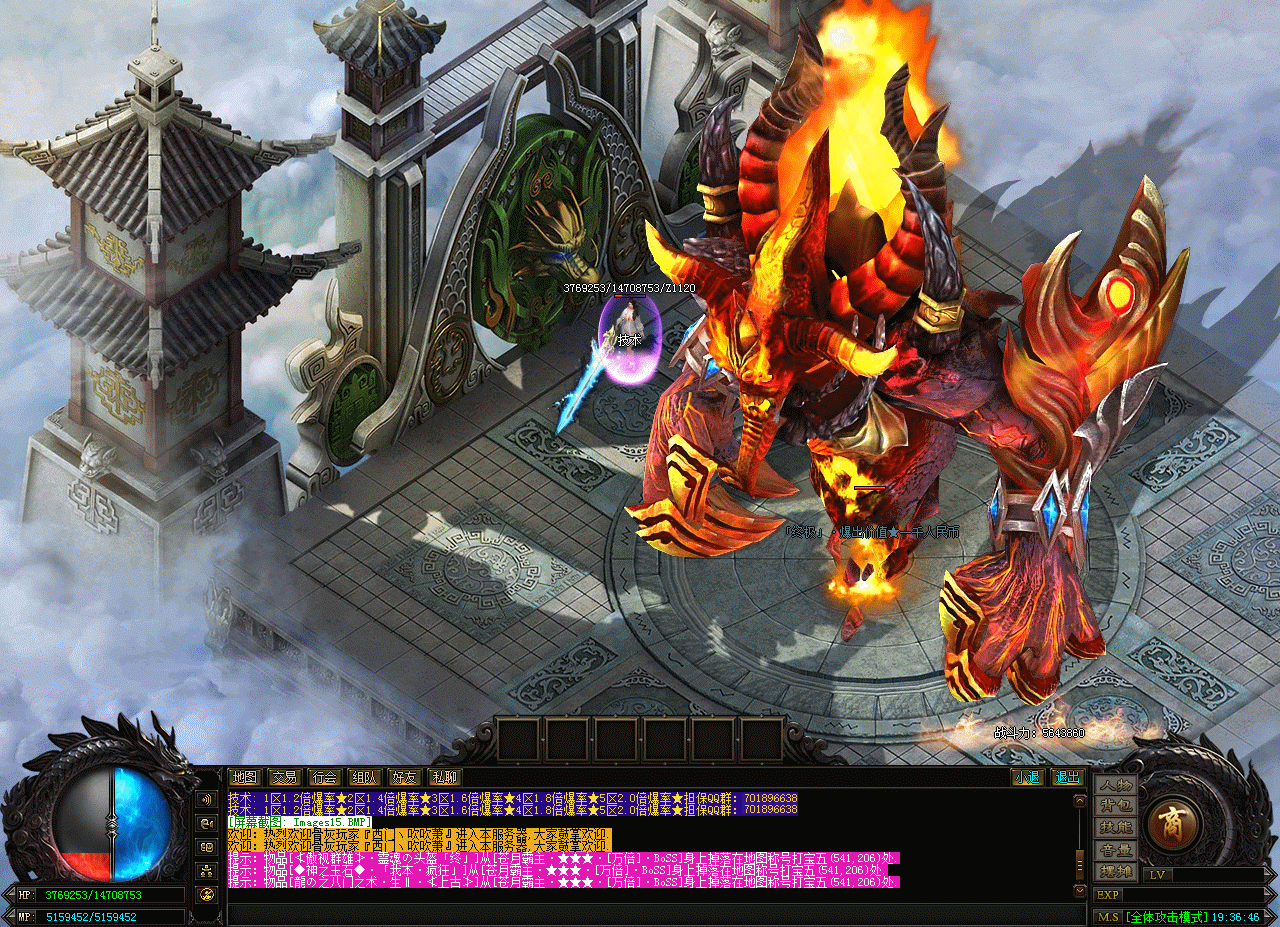Image resolution: width=1280 pixels, height=927 pixels.
Task: Show the 好友 friends list
Action: pyautogui.click(x=404, y=777)
